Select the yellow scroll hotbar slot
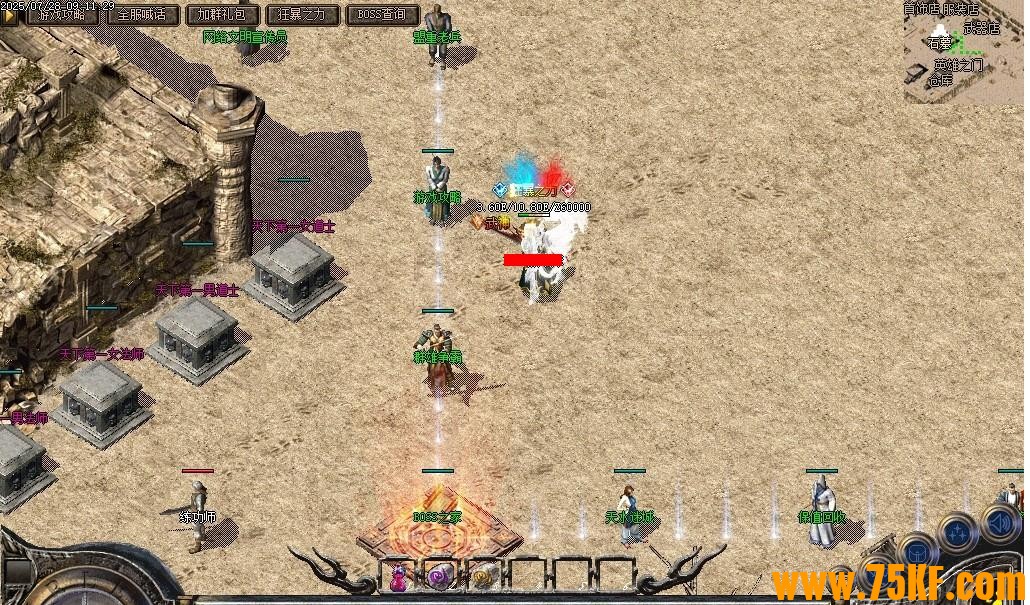 483,576
